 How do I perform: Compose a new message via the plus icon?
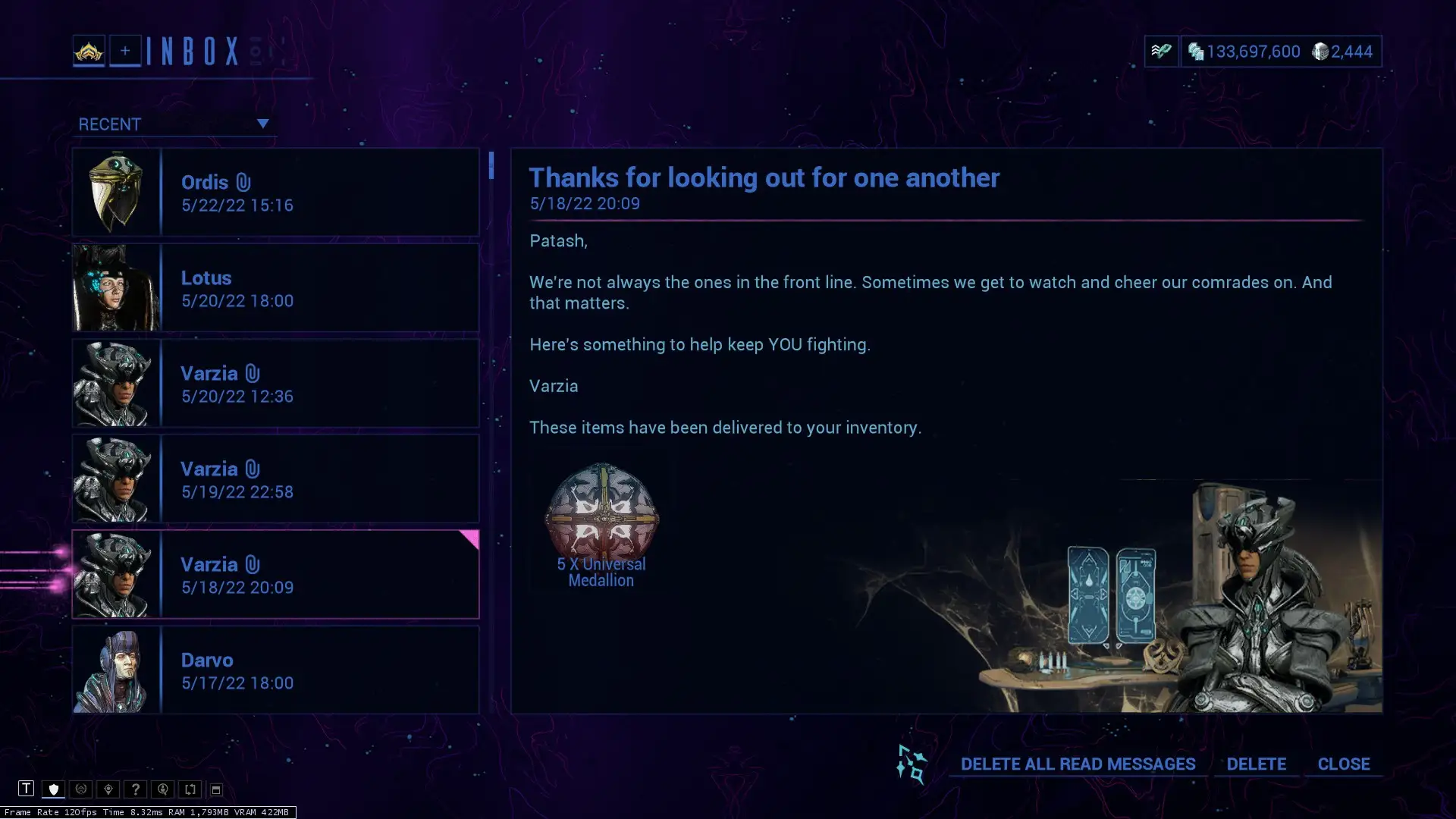point(125,51)
